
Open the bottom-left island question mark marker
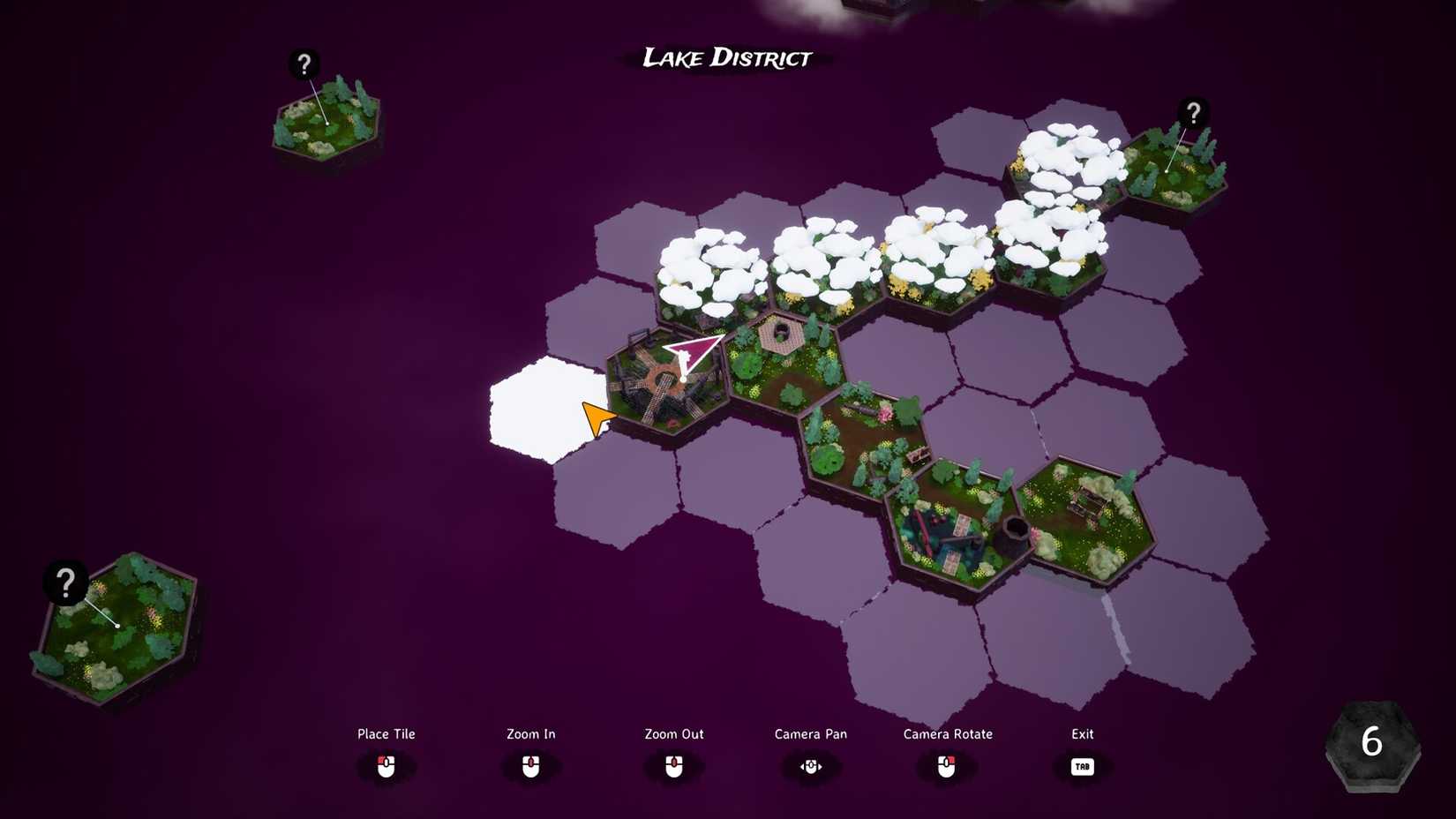pos(64,583)
